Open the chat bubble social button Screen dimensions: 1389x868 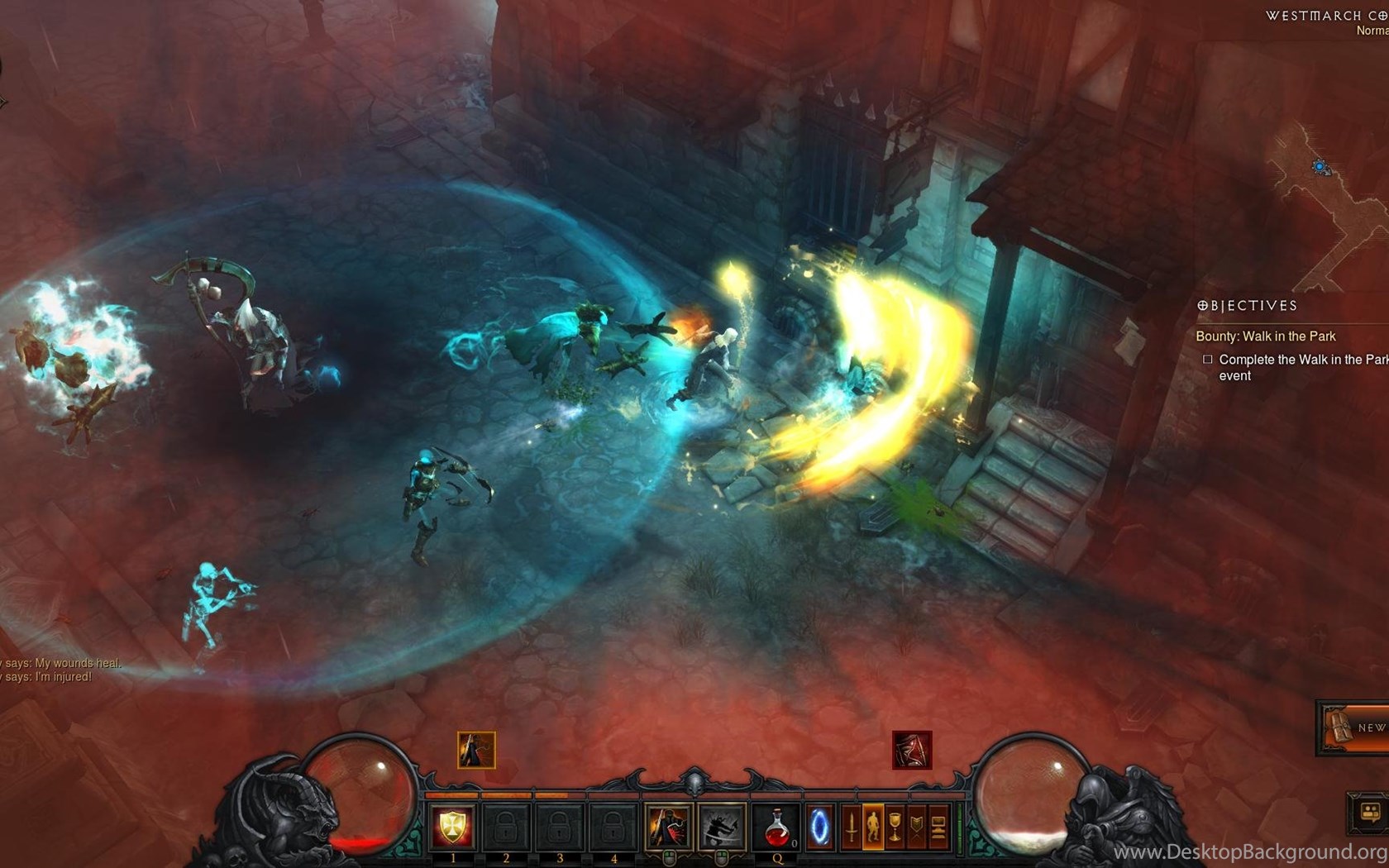coord(1369,812)
